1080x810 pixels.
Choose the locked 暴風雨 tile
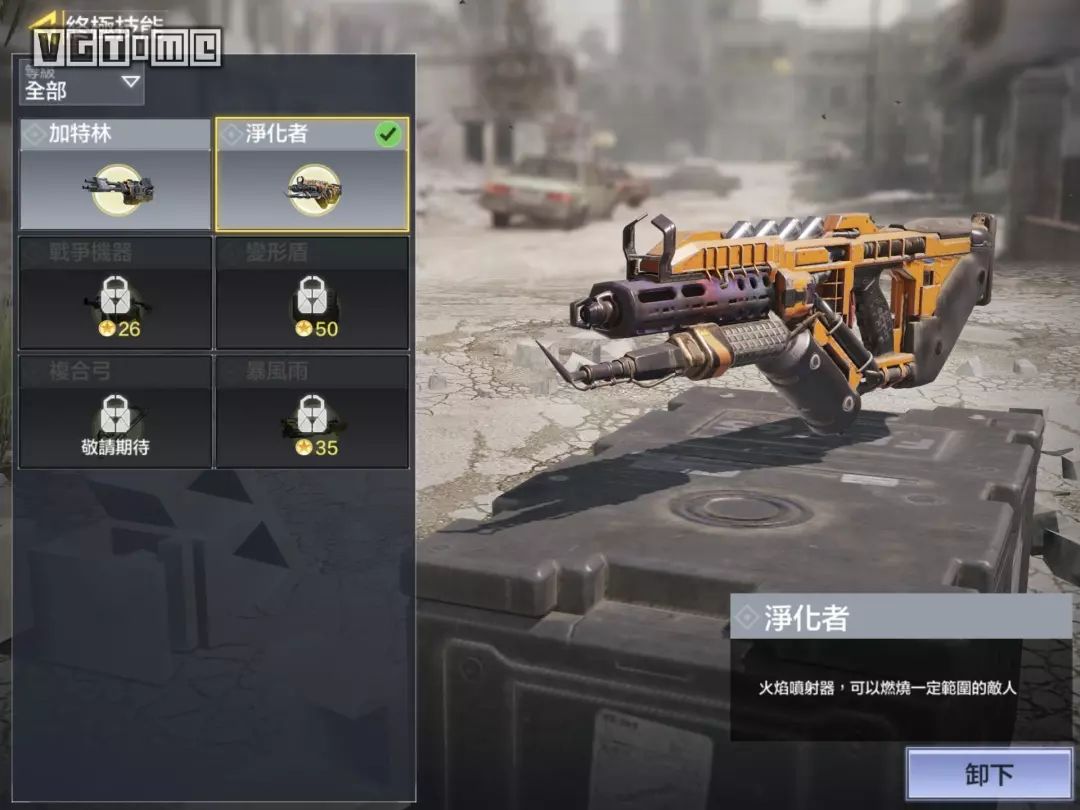tap(312, 411)
